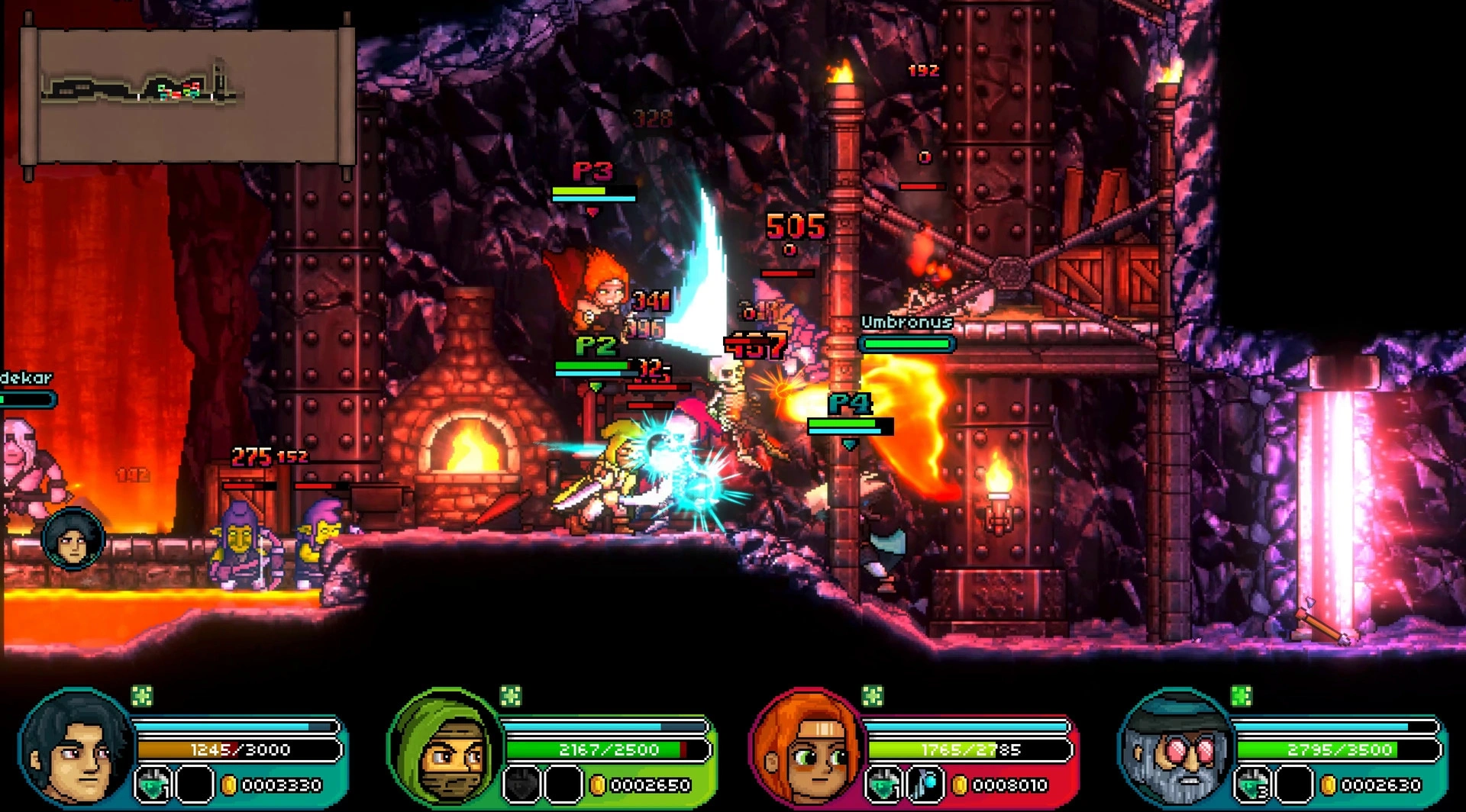The width and height of the screenshot is (1466, 812).
Task: Click the green buff icon above the bearded hero
Action: tap(1242, 696)
